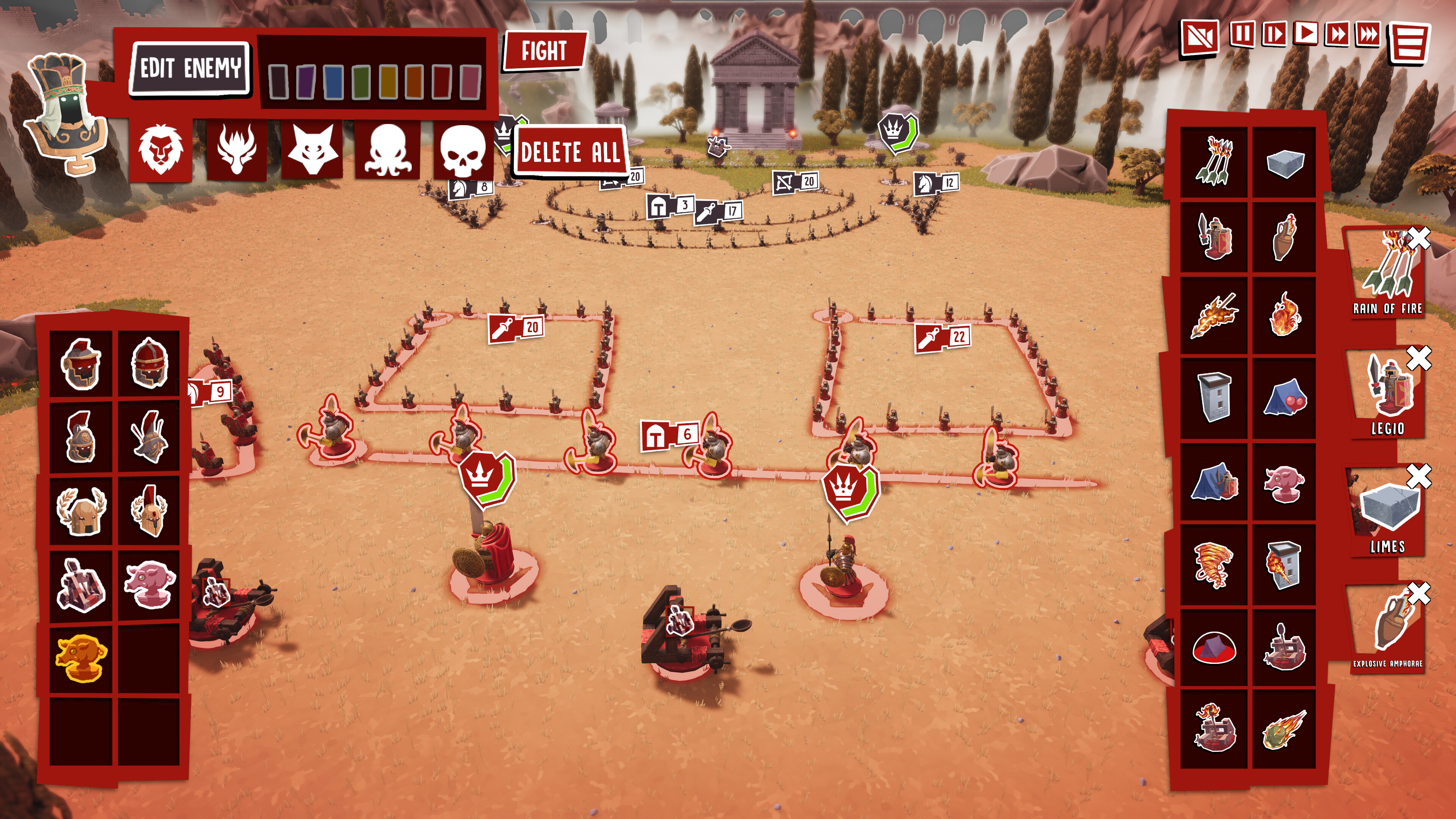Click the Edit Enemy button
Screen dimensions: 1456x819
[x=190, y=68]
